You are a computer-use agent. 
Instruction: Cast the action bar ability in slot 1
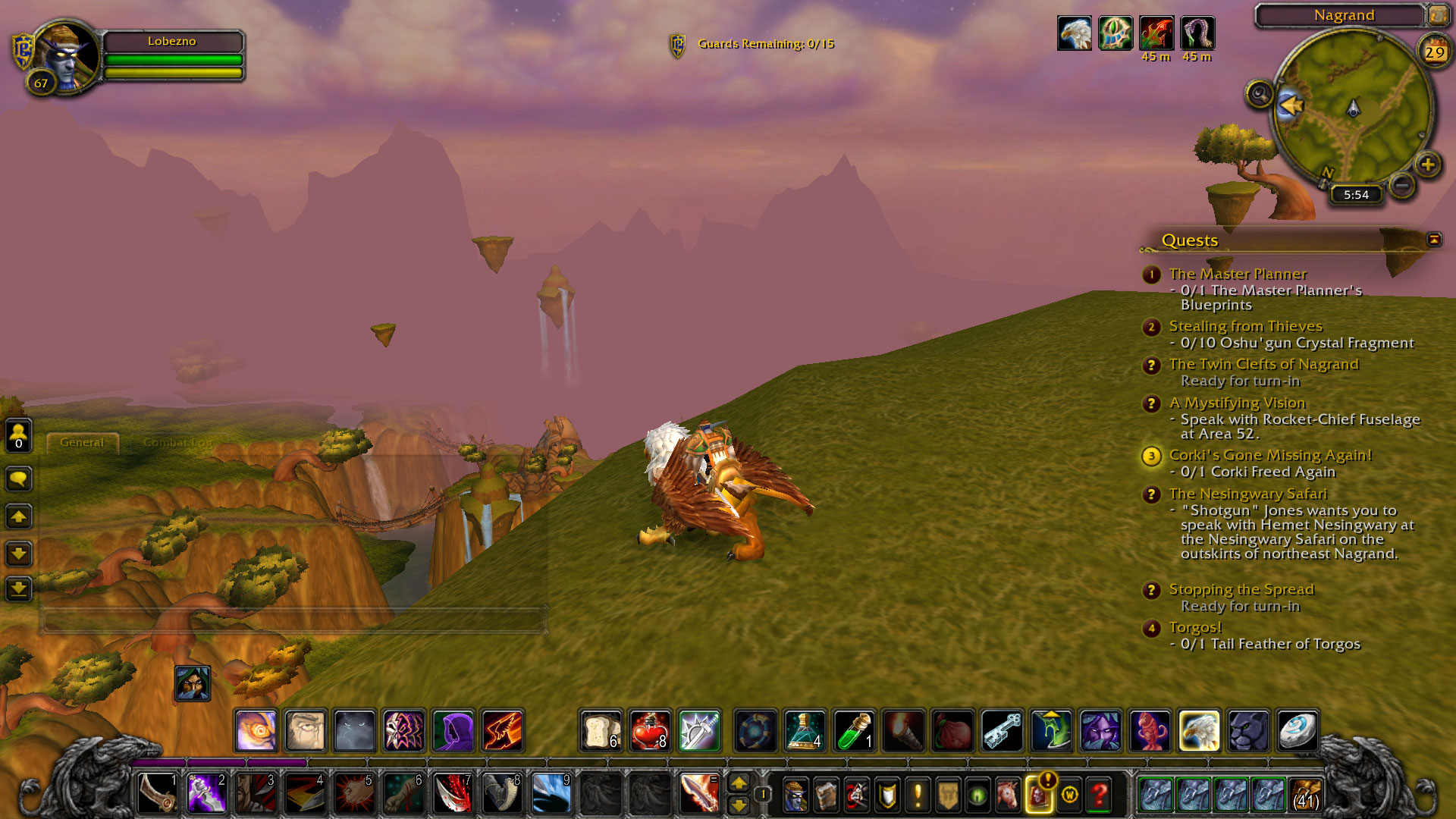158,793
